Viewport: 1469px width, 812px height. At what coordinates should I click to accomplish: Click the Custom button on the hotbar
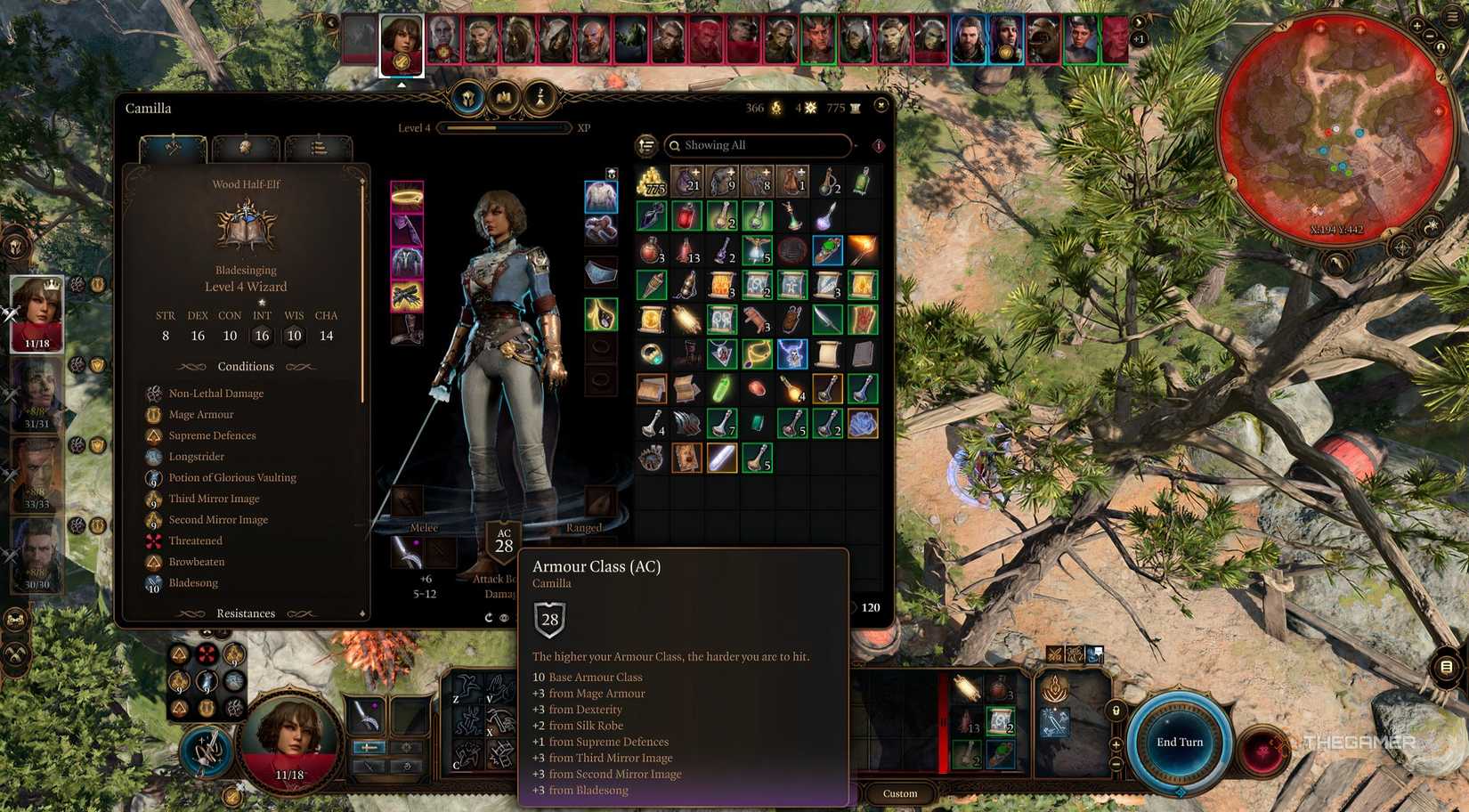pyautogui.click(x=899, y=793)
